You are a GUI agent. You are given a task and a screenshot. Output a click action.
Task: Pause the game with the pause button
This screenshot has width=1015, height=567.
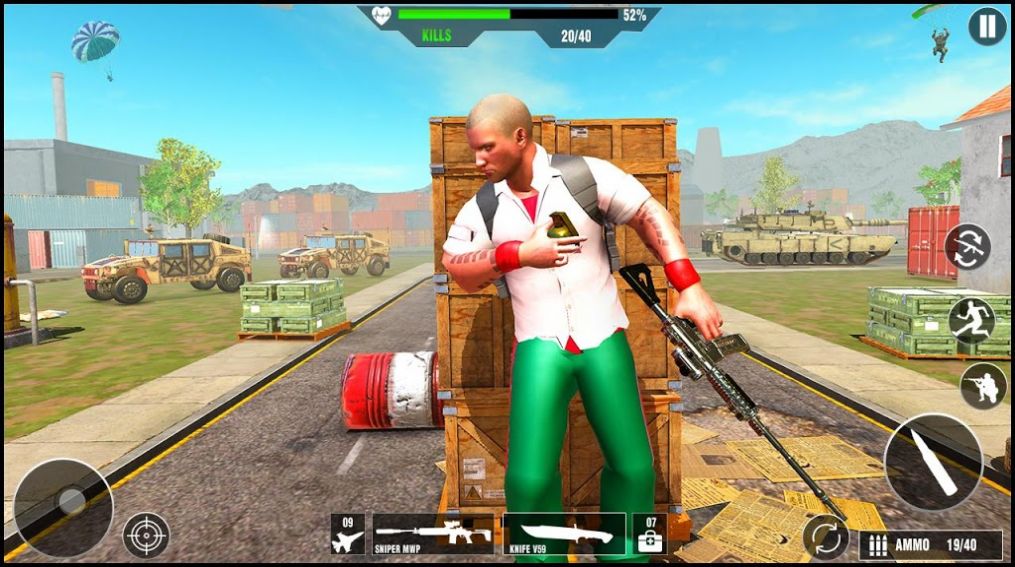coord(987,27)
